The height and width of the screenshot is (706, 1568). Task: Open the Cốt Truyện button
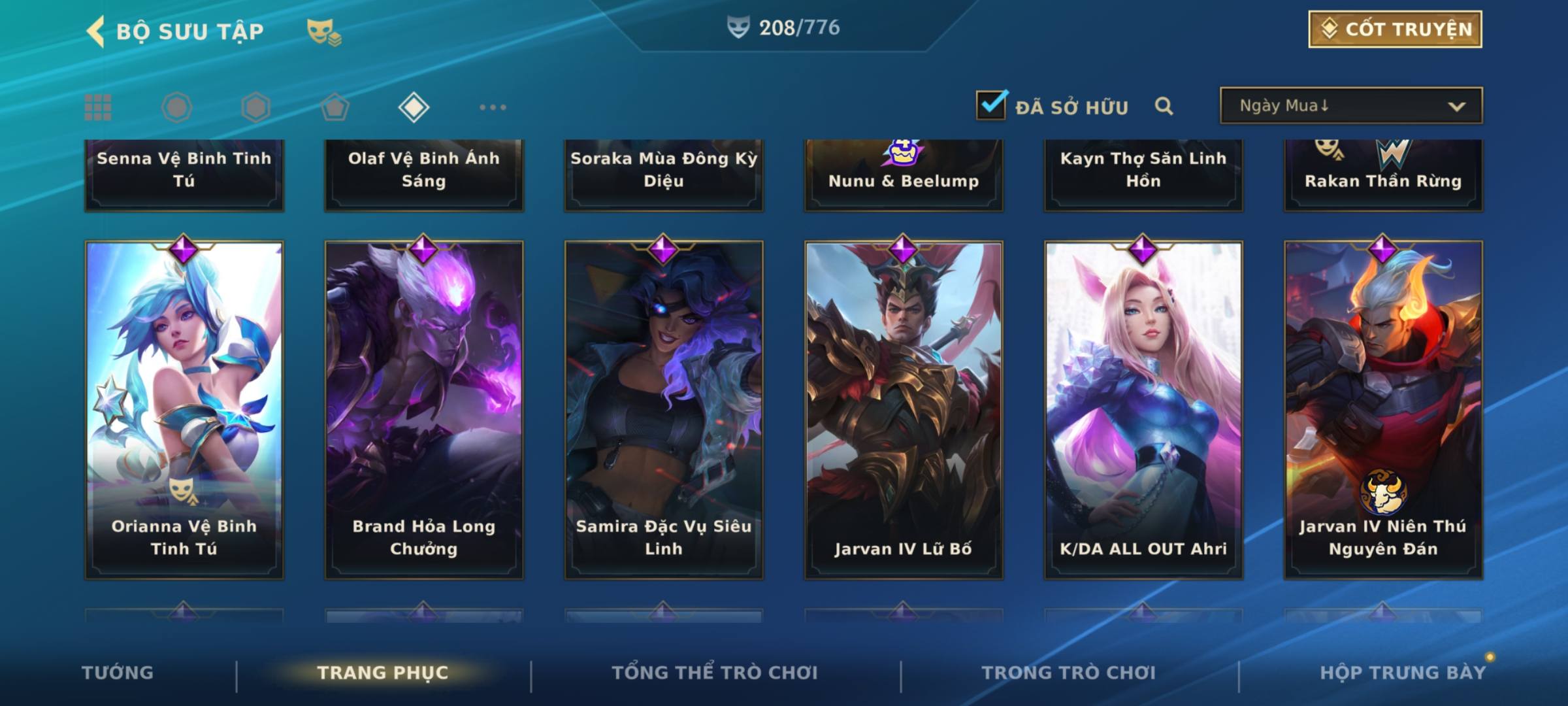point(1395,29)
